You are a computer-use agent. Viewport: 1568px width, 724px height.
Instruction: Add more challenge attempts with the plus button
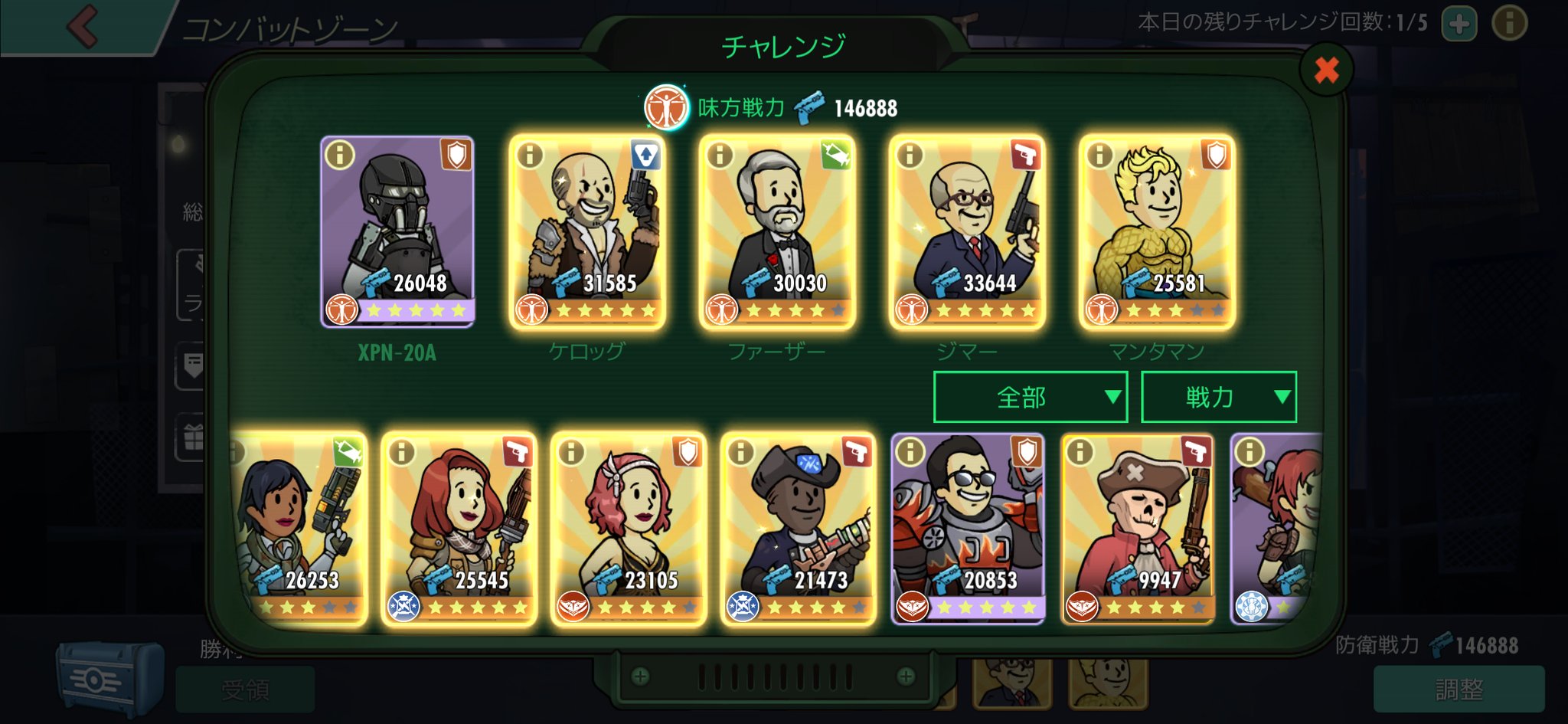(1459, 24)
